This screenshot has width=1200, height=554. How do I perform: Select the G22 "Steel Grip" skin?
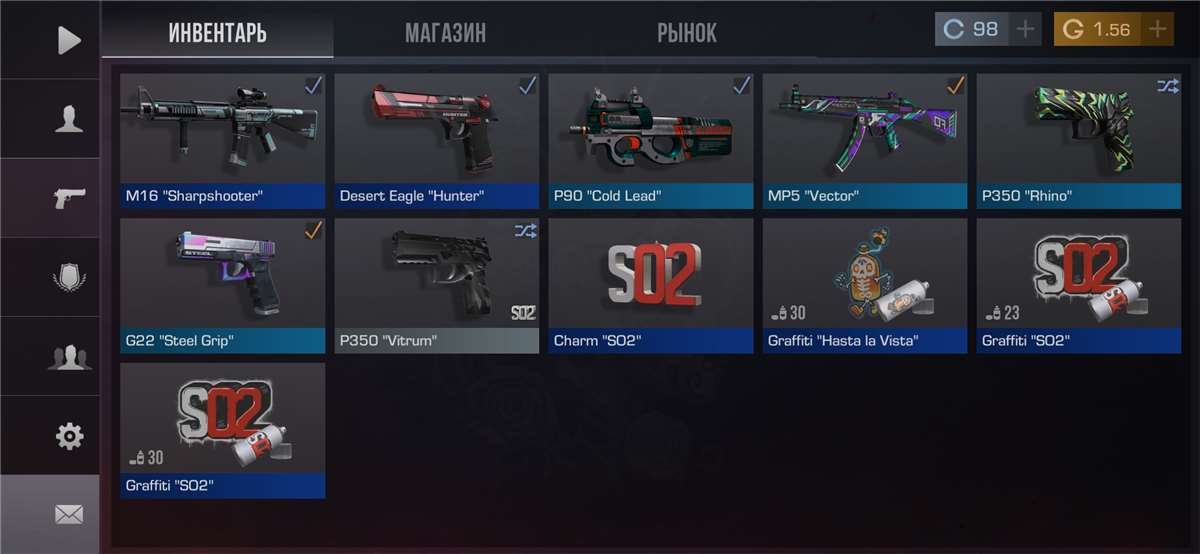coord(222,285)
